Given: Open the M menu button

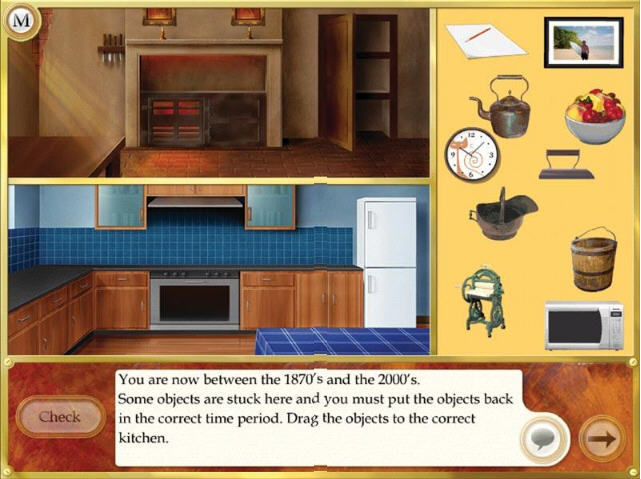Looking at the screenshot, I should (21, 20).
